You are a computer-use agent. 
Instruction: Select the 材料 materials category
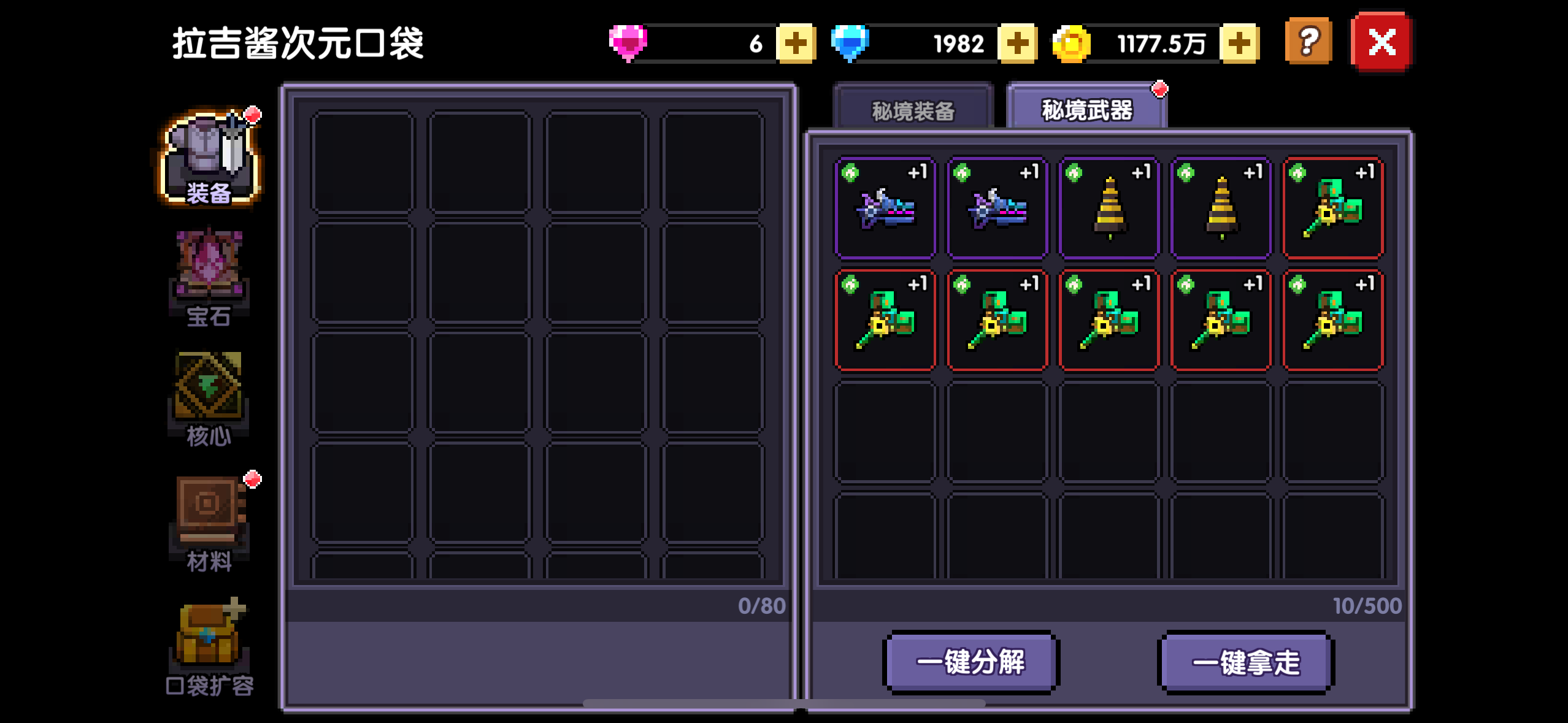(209, 521)
